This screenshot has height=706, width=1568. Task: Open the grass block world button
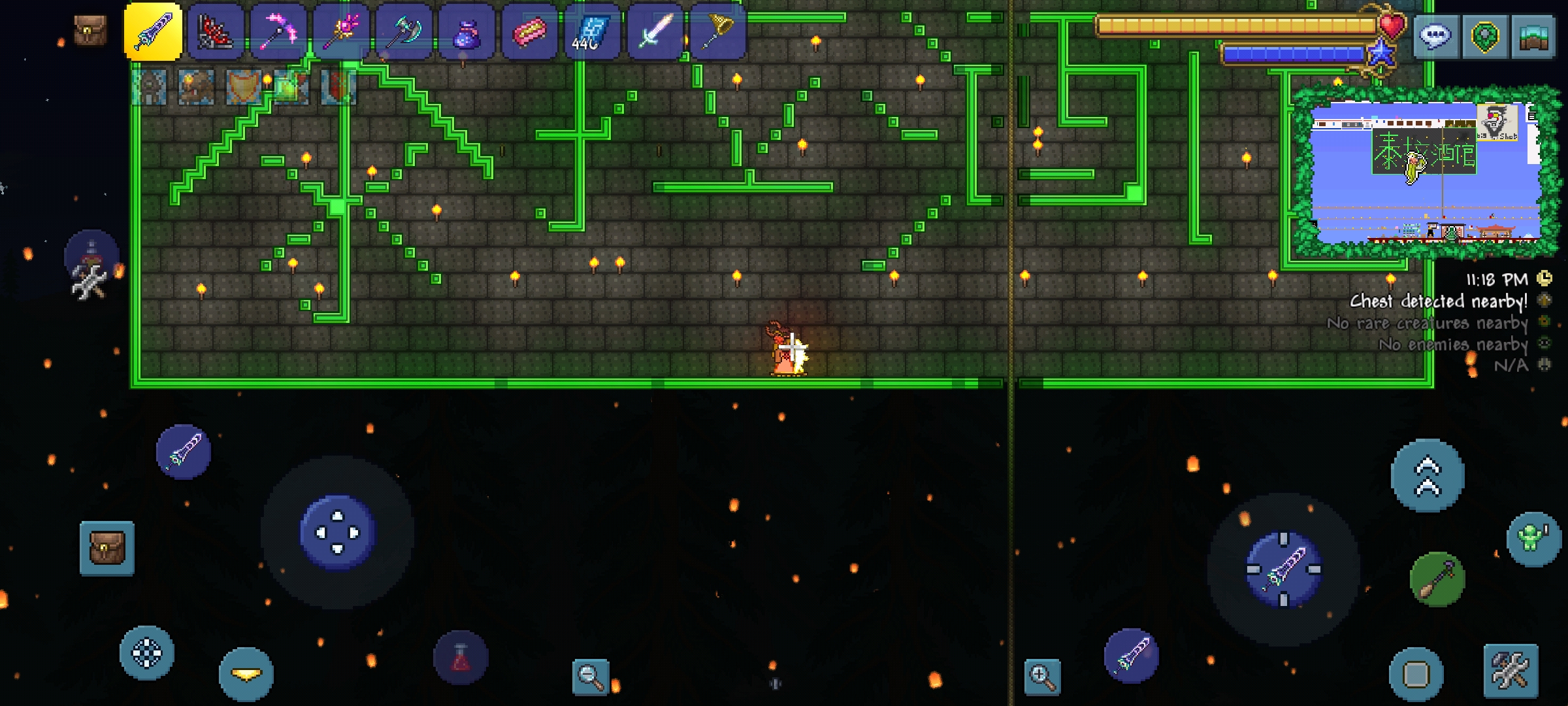coord(1534,36)
